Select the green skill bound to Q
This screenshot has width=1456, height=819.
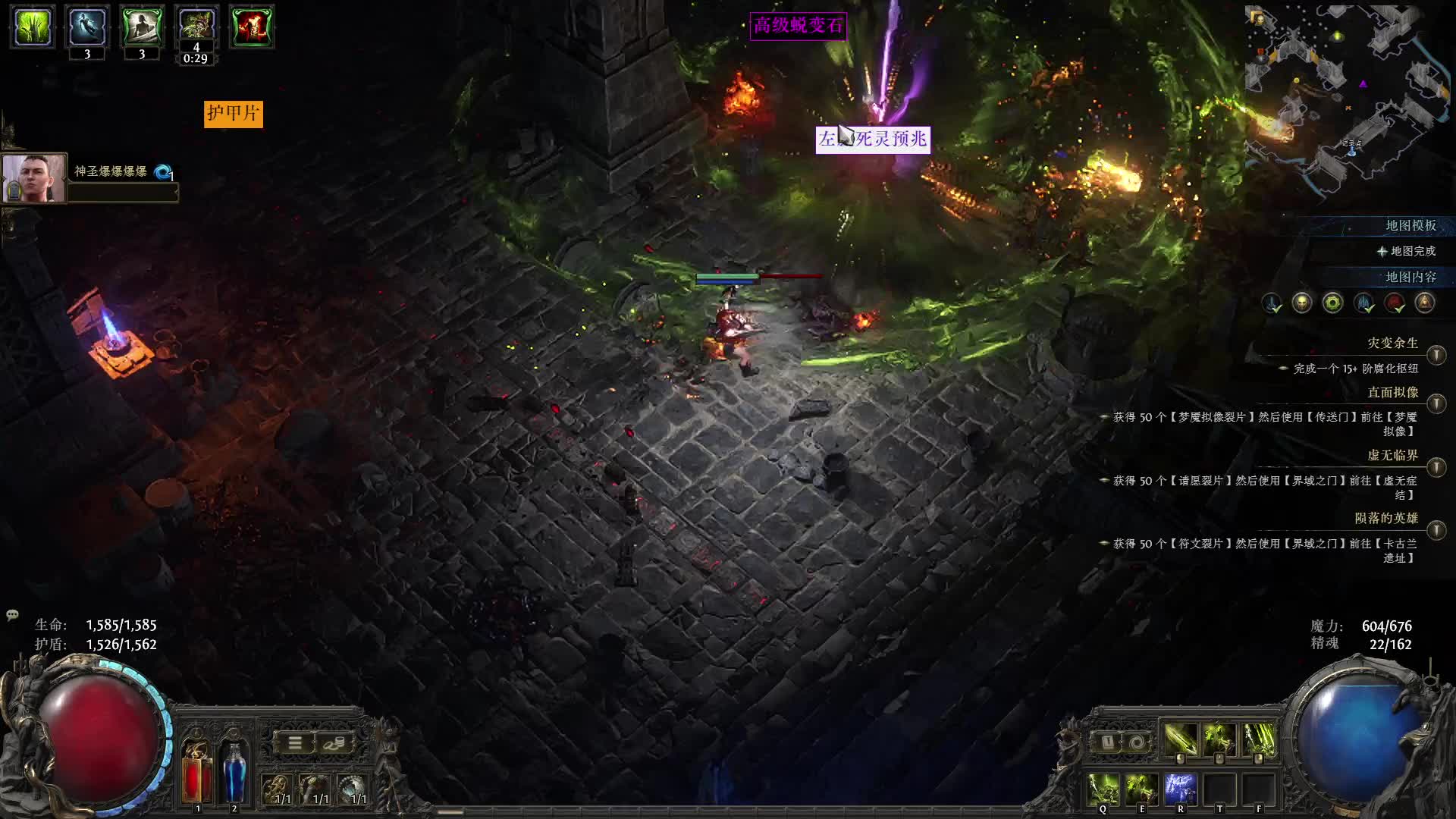(x=1103, y=789)
